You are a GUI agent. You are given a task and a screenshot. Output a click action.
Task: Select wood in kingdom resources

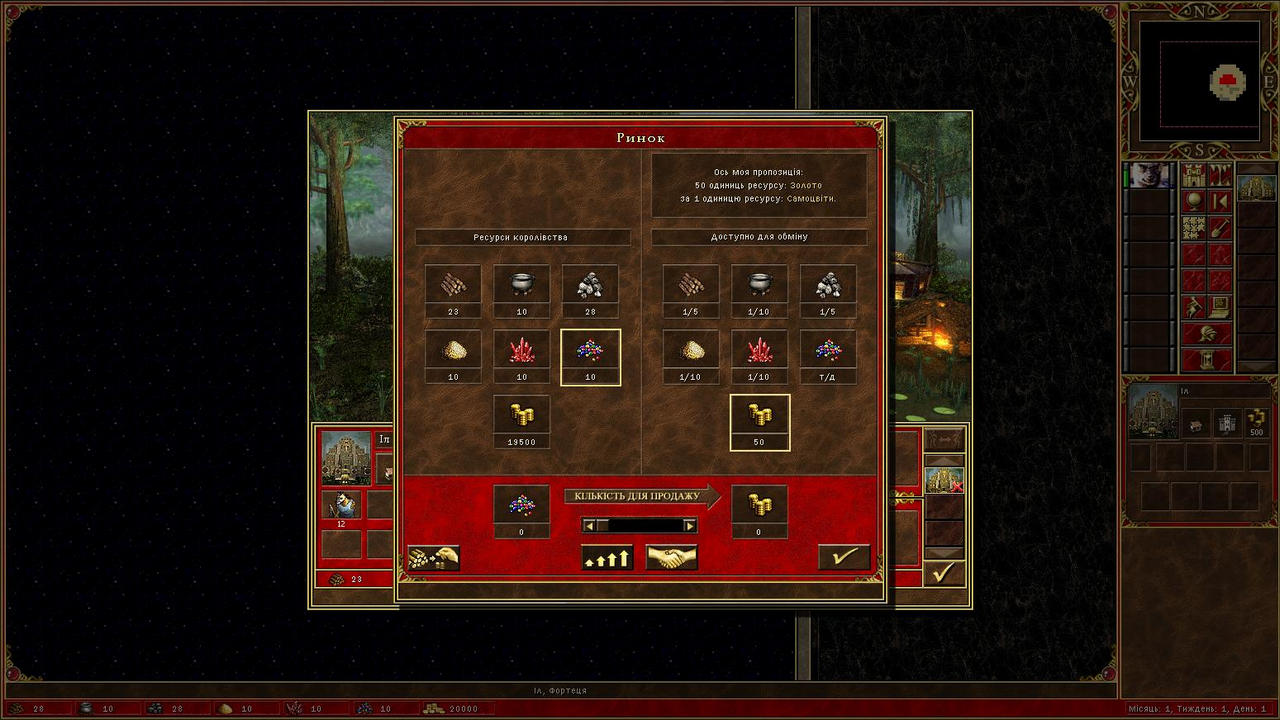452,285
